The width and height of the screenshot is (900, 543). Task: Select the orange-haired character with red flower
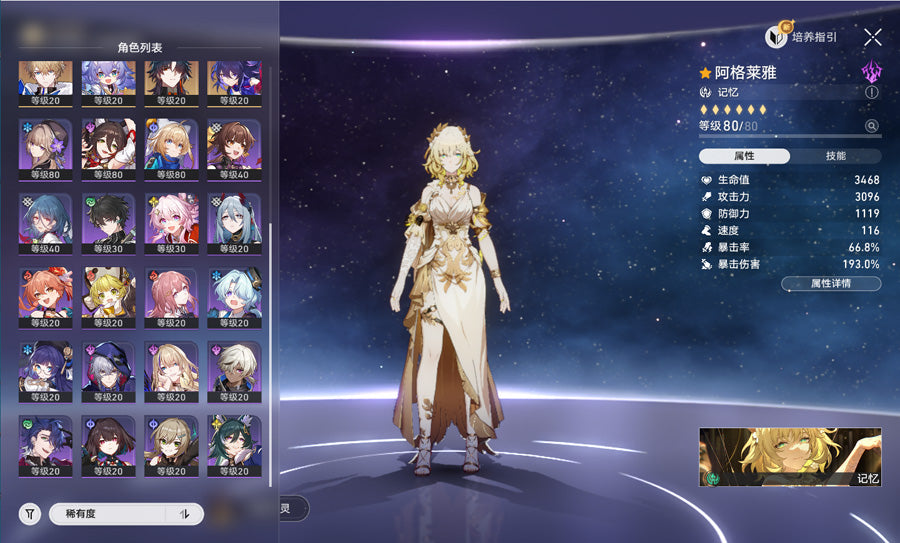tap(46, 294)
